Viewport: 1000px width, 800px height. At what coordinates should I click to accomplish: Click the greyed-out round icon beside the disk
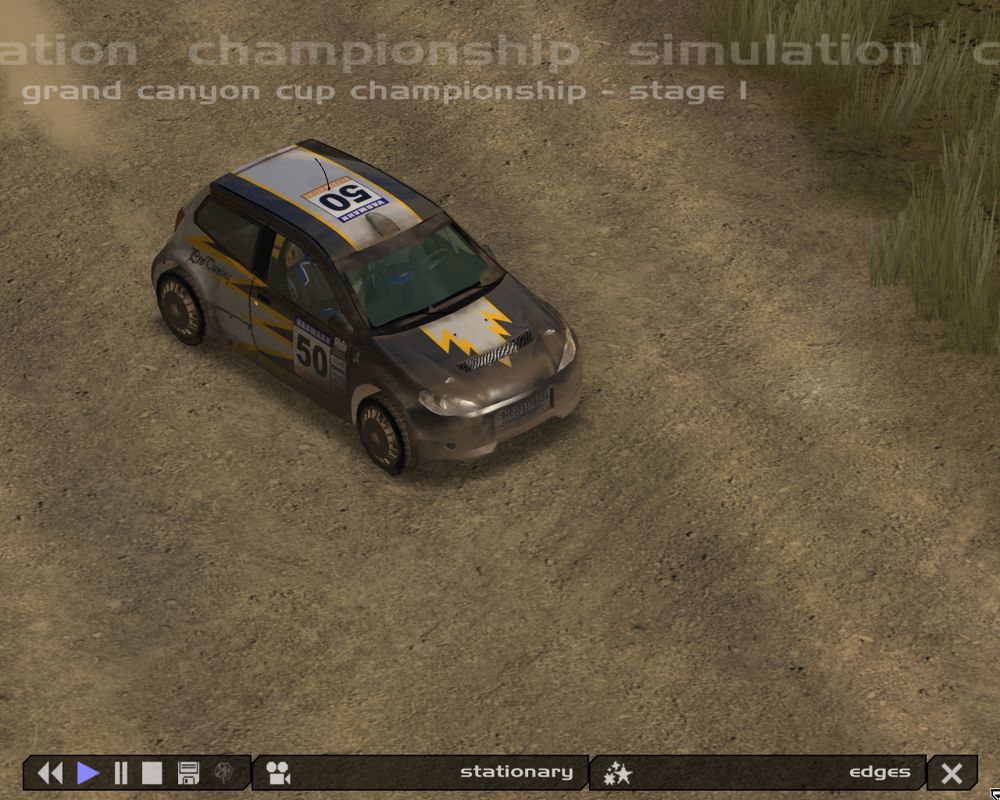[x=226, y=773]
